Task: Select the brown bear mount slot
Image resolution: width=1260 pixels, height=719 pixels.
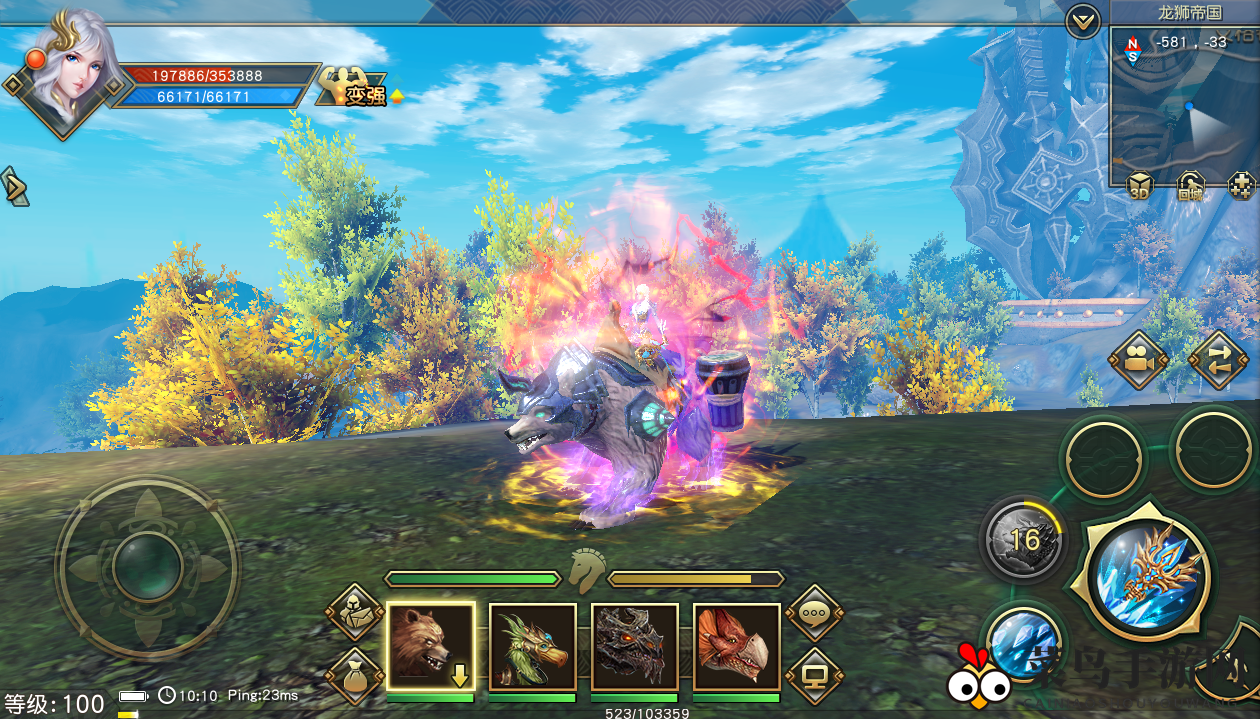Action: click(430, 646)
